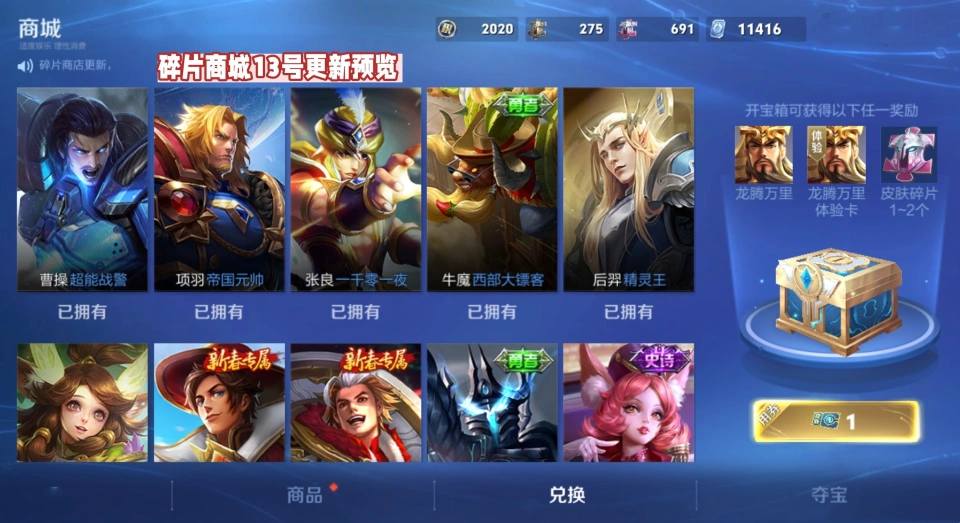The height and width of the screenshot is (523, 960).
Task: Tap the 2020 gold coin currency counter
Action: [477, 29]
